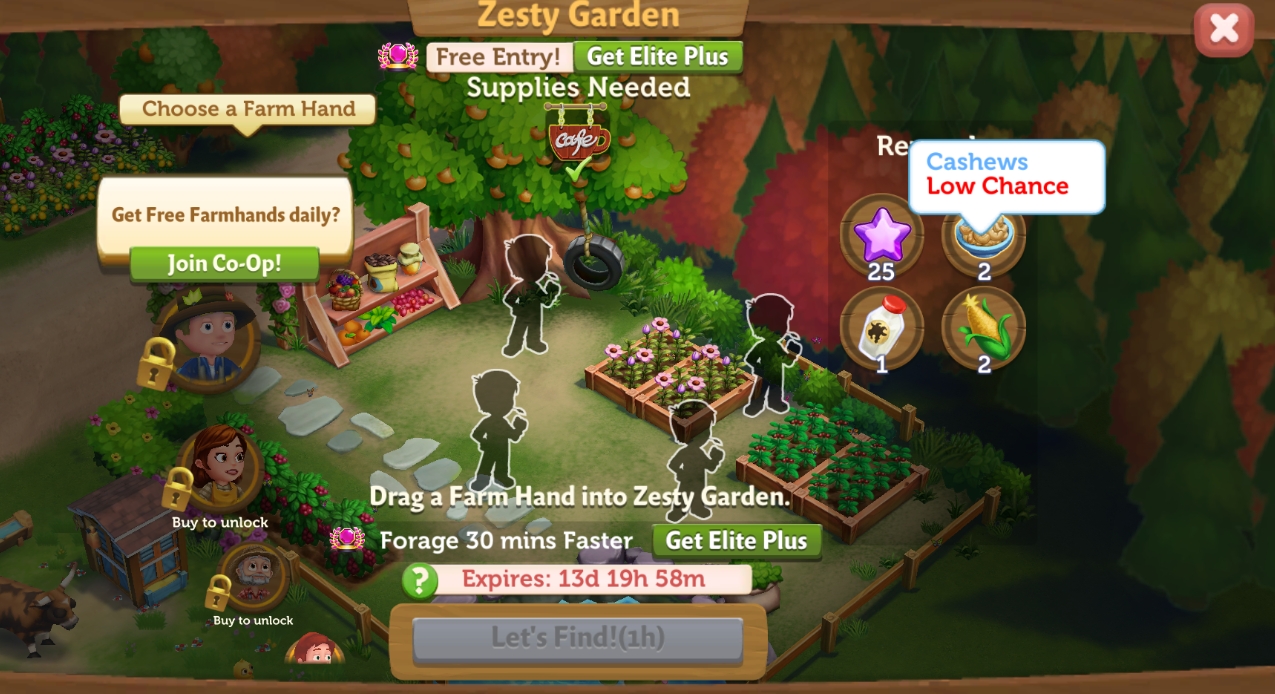Close the Zesty Garden window
This screenshot has width=1275, height=694.
pos(1223,29)
